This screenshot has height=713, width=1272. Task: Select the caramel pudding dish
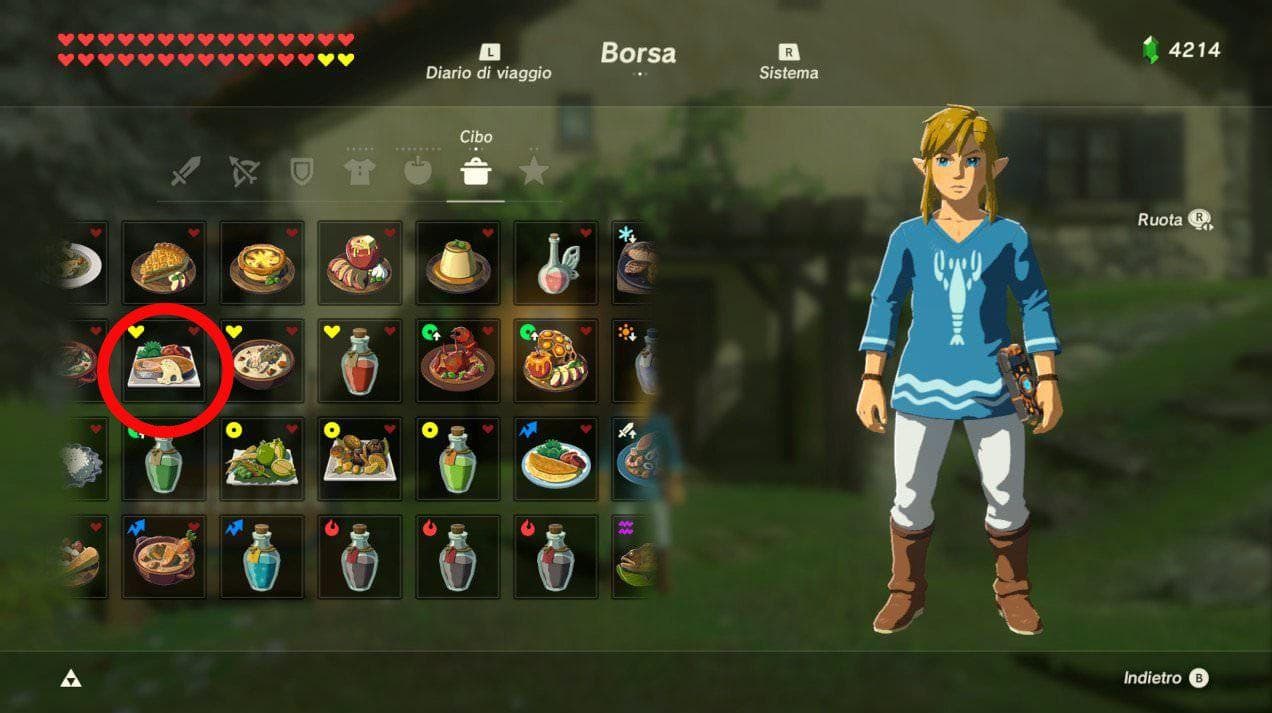458,264
